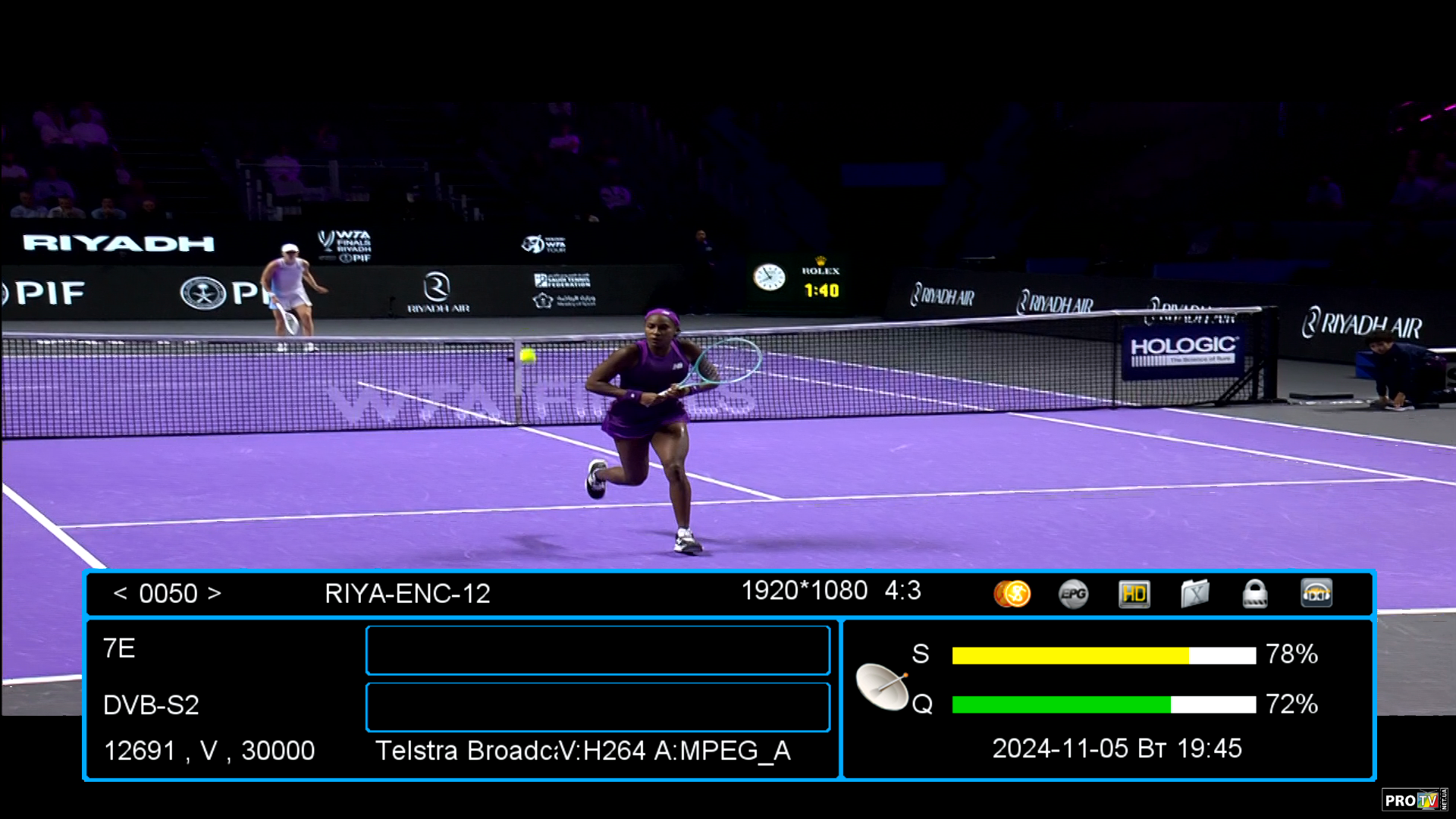Click the previous channel arrow beside 0050
Image resolution: width=1456 pixels, height=819 pixels.
[x=120, y=593]
